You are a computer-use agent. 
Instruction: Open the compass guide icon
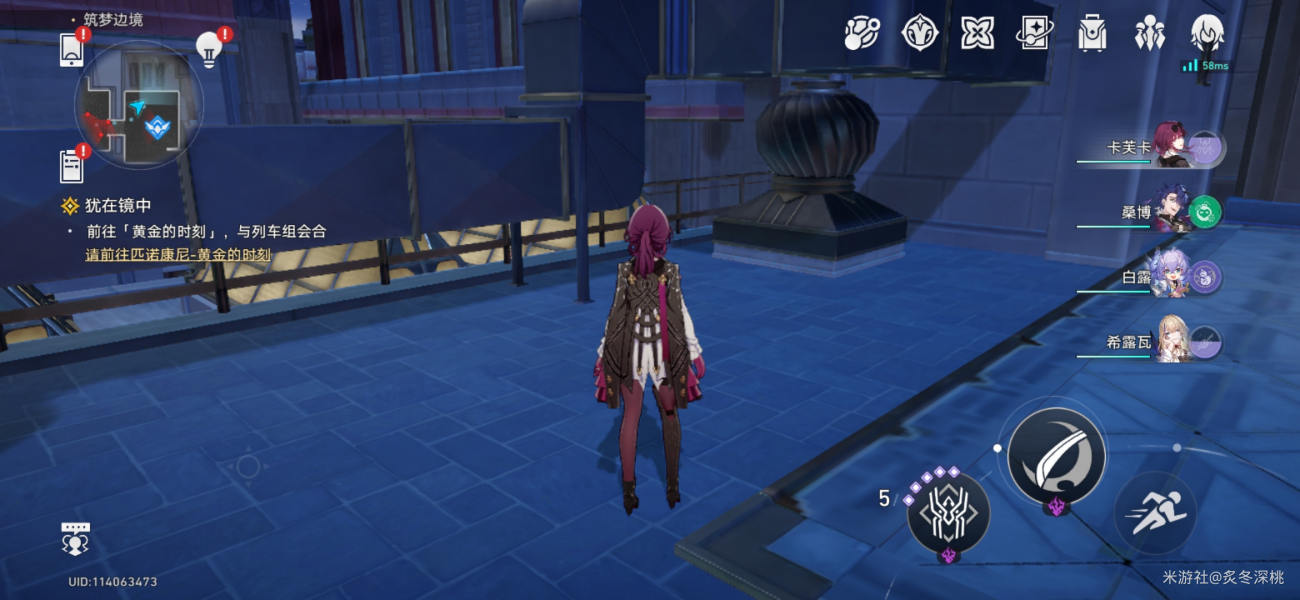[x=919, y=34]
